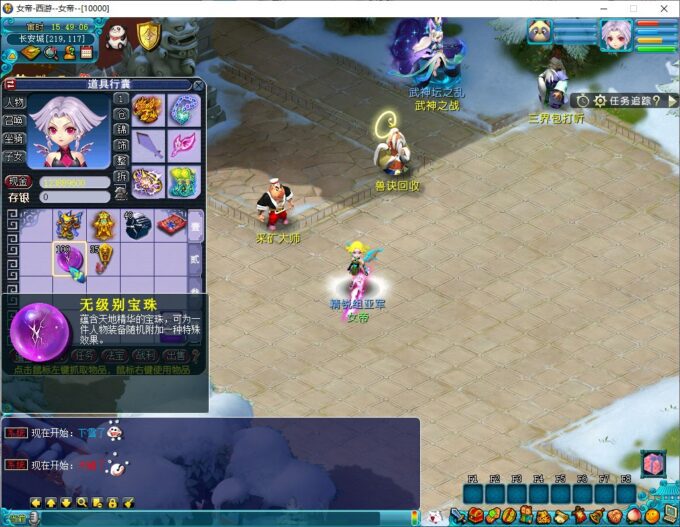This screenshot has height=527, width=680.
Task: Click the sword icon in bottom toolbar
Action: pyautogui.click(x=458, y=516)
